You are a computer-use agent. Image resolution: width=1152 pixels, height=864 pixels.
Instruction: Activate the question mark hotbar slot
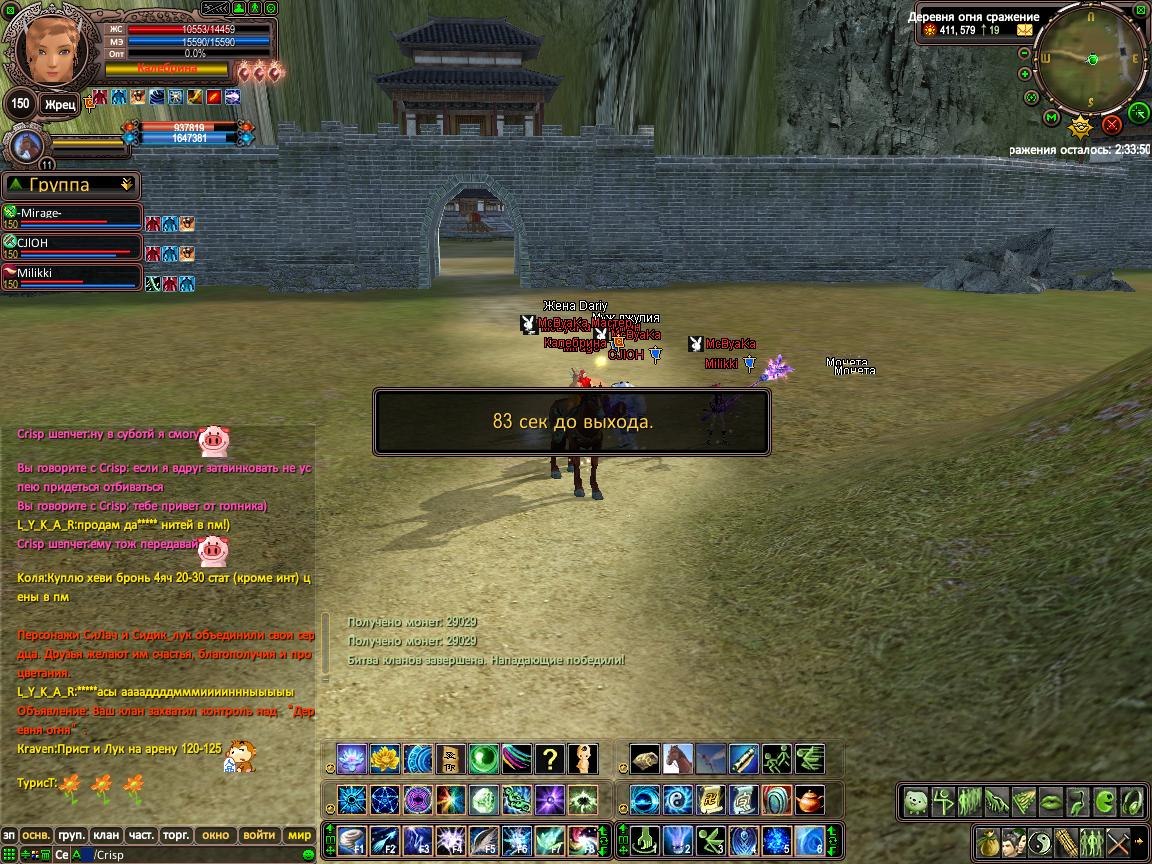point(550,759)
